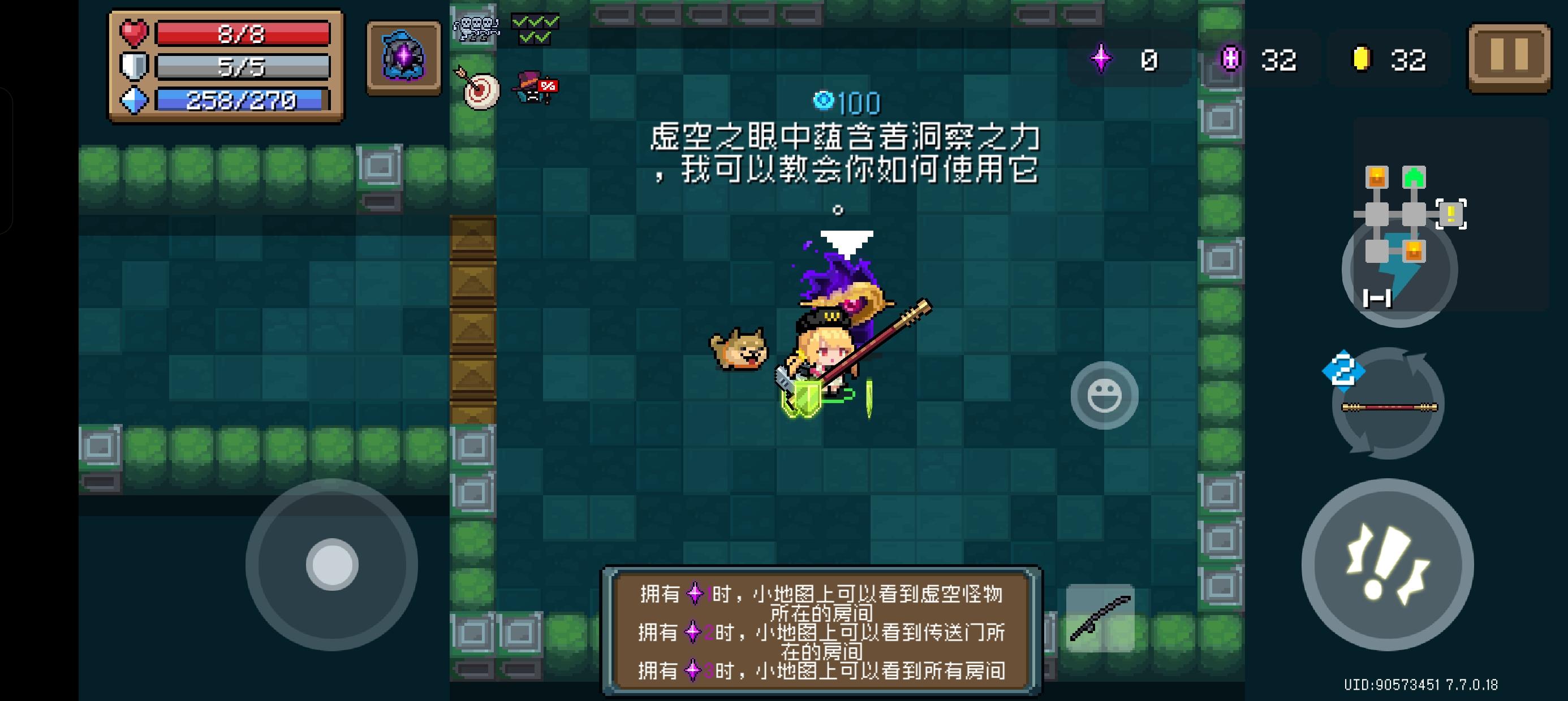Open the character avatar portrait top-left
The width and height of the screenshot is (1568, 701).
coord(403,58)
